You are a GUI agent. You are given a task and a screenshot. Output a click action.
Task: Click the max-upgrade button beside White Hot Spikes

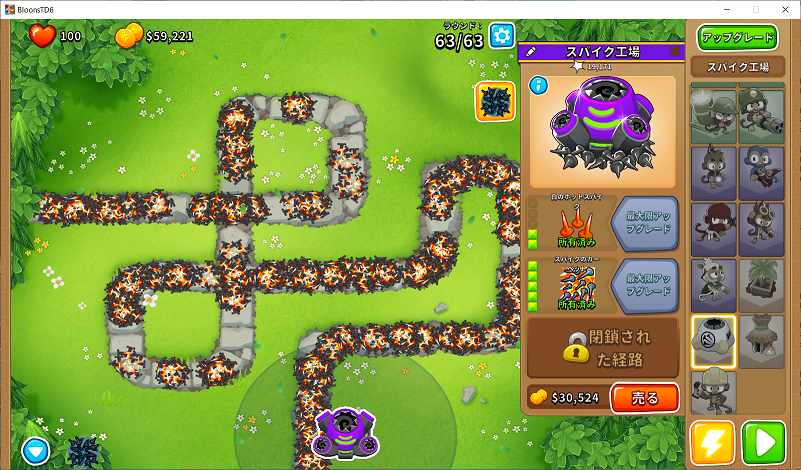click(644, 221)
